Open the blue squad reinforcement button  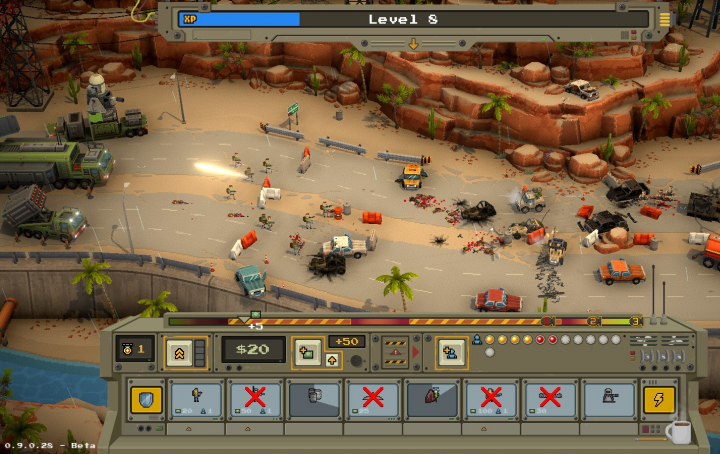pyautogui.click(x=450, y=351)
